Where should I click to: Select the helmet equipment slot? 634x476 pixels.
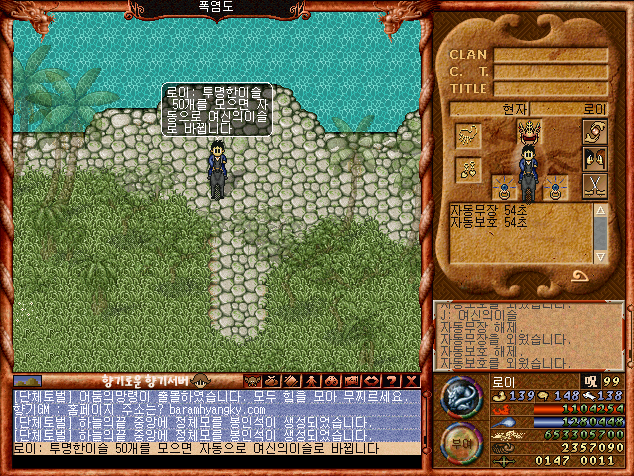point(528,131)
